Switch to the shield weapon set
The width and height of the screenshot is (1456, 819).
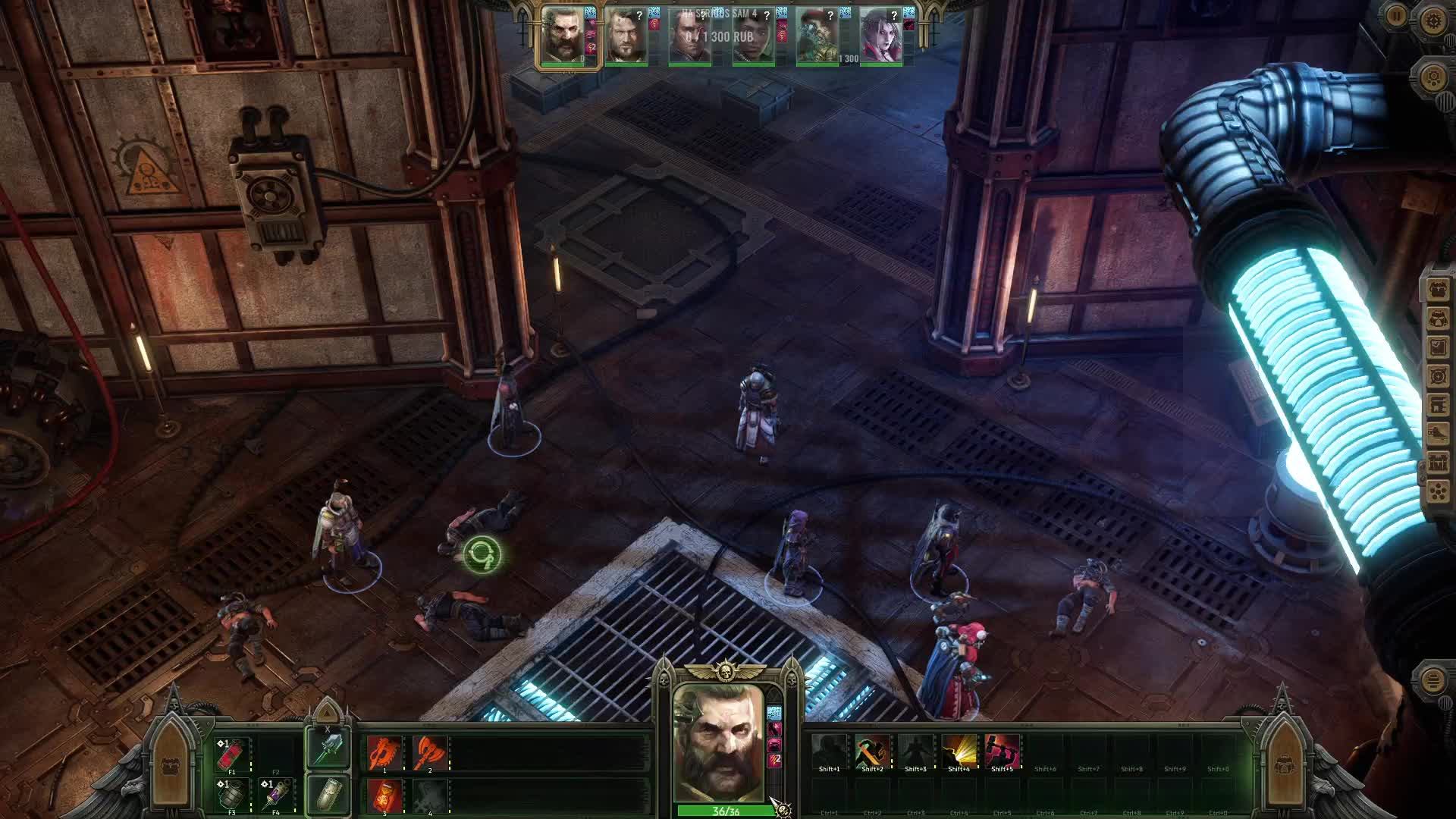(x=328, y=794)
